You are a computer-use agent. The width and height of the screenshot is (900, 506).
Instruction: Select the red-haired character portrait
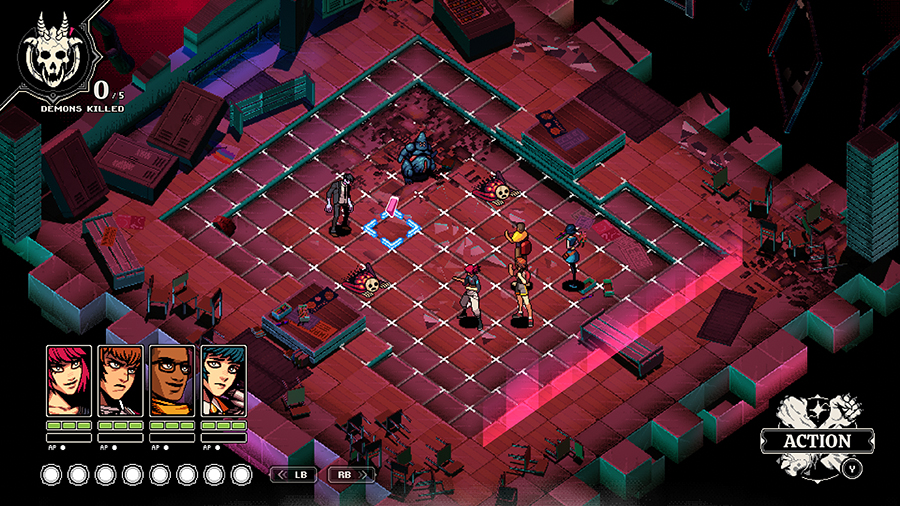pyautogui.click(x=69, y=380)
